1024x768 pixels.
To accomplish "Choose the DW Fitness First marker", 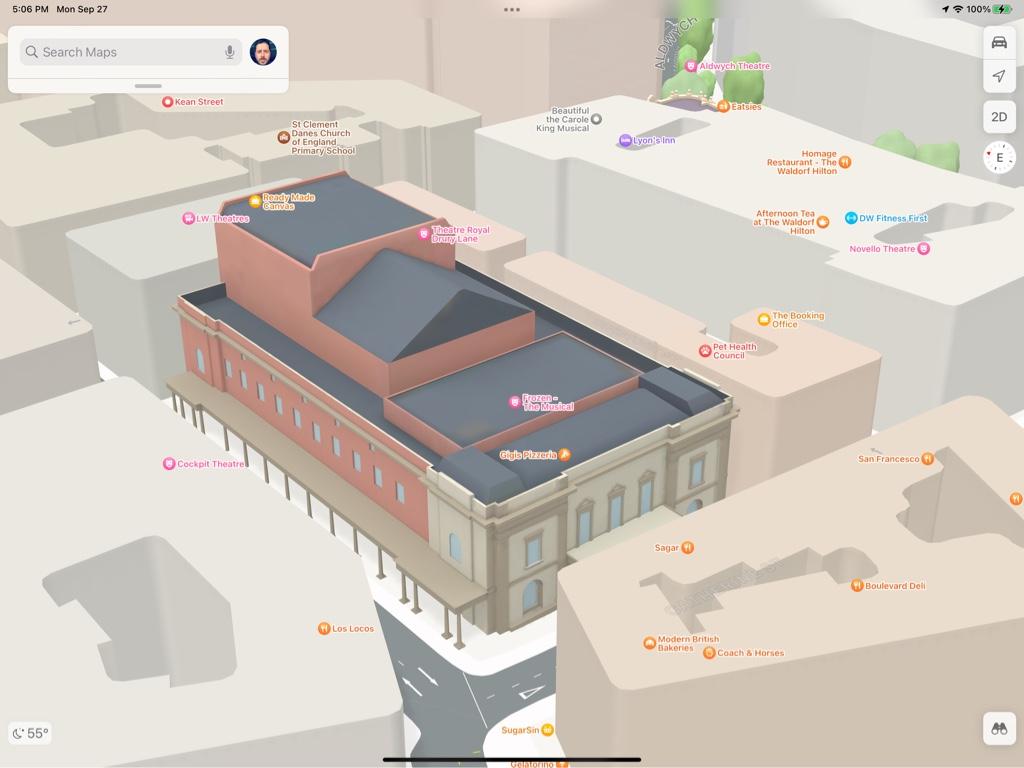I will [x=851, y=218].
